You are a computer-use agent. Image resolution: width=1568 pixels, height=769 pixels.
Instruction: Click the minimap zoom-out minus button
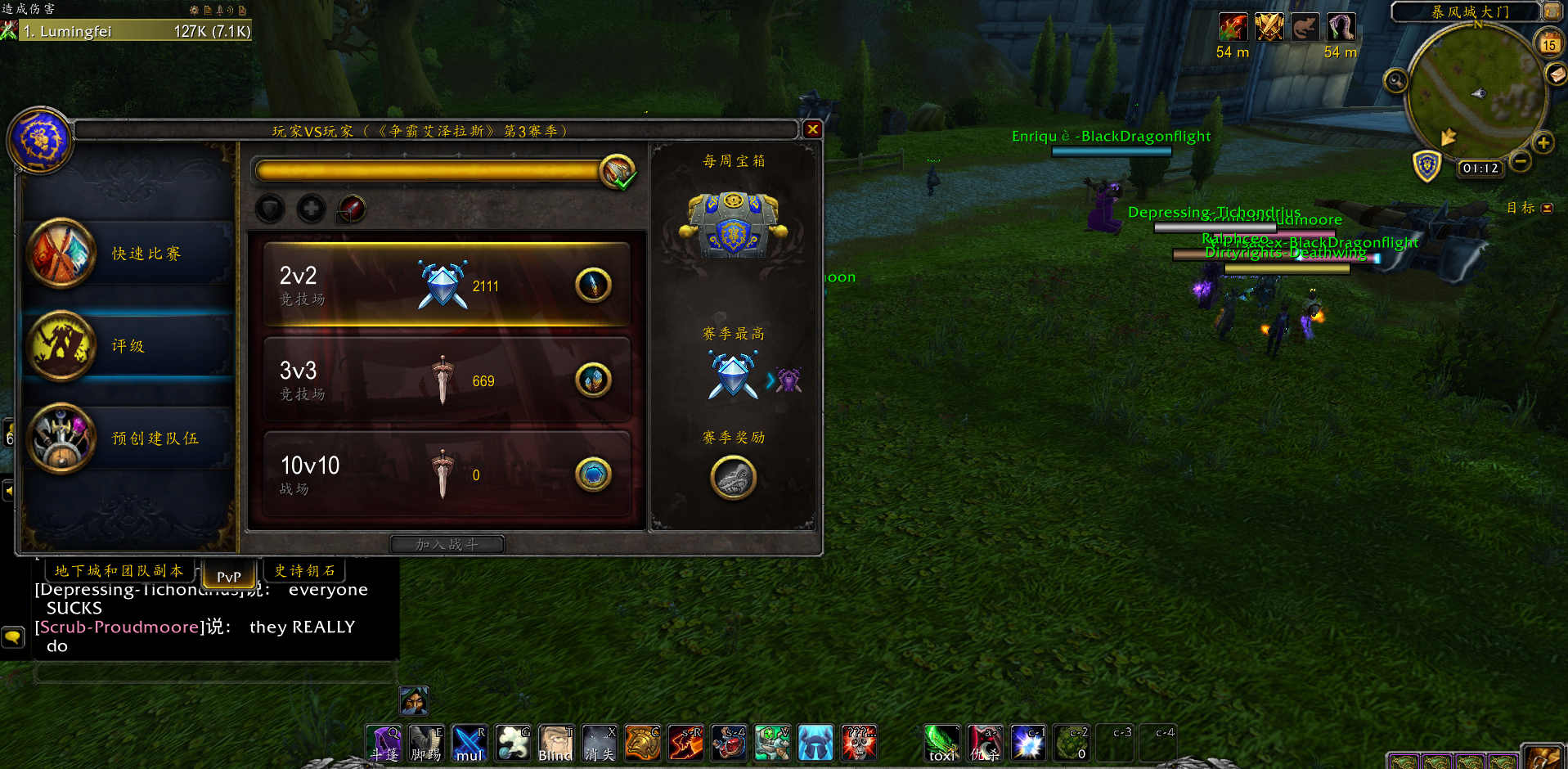pyautogui.click(x=1520, y=162)
